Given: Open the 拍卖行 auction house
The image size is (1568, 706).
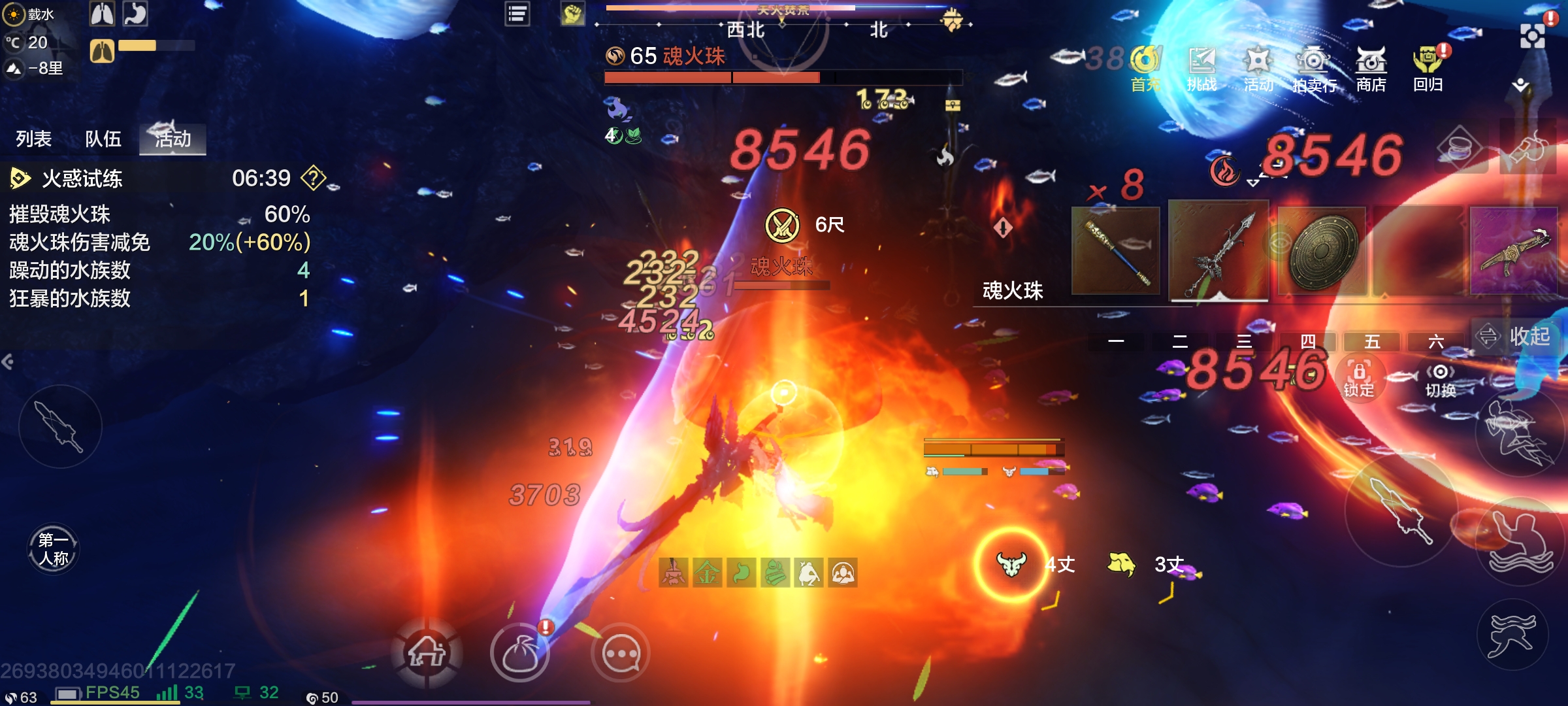Looking at the screenshot, I should 1314,67.
